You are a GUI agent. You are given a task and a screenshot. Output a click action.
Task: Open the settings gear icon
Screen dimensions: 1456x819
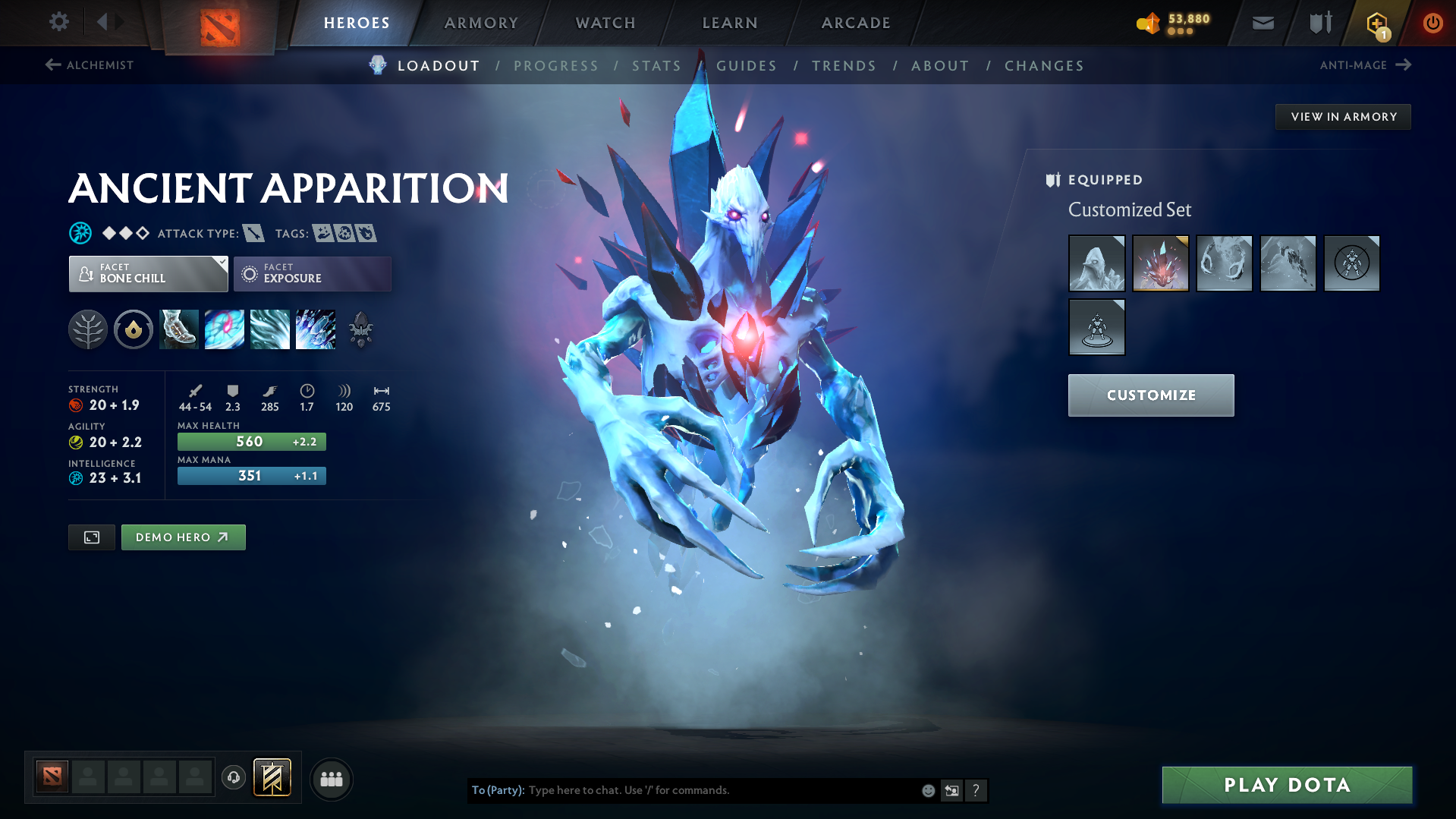point(59,22)
